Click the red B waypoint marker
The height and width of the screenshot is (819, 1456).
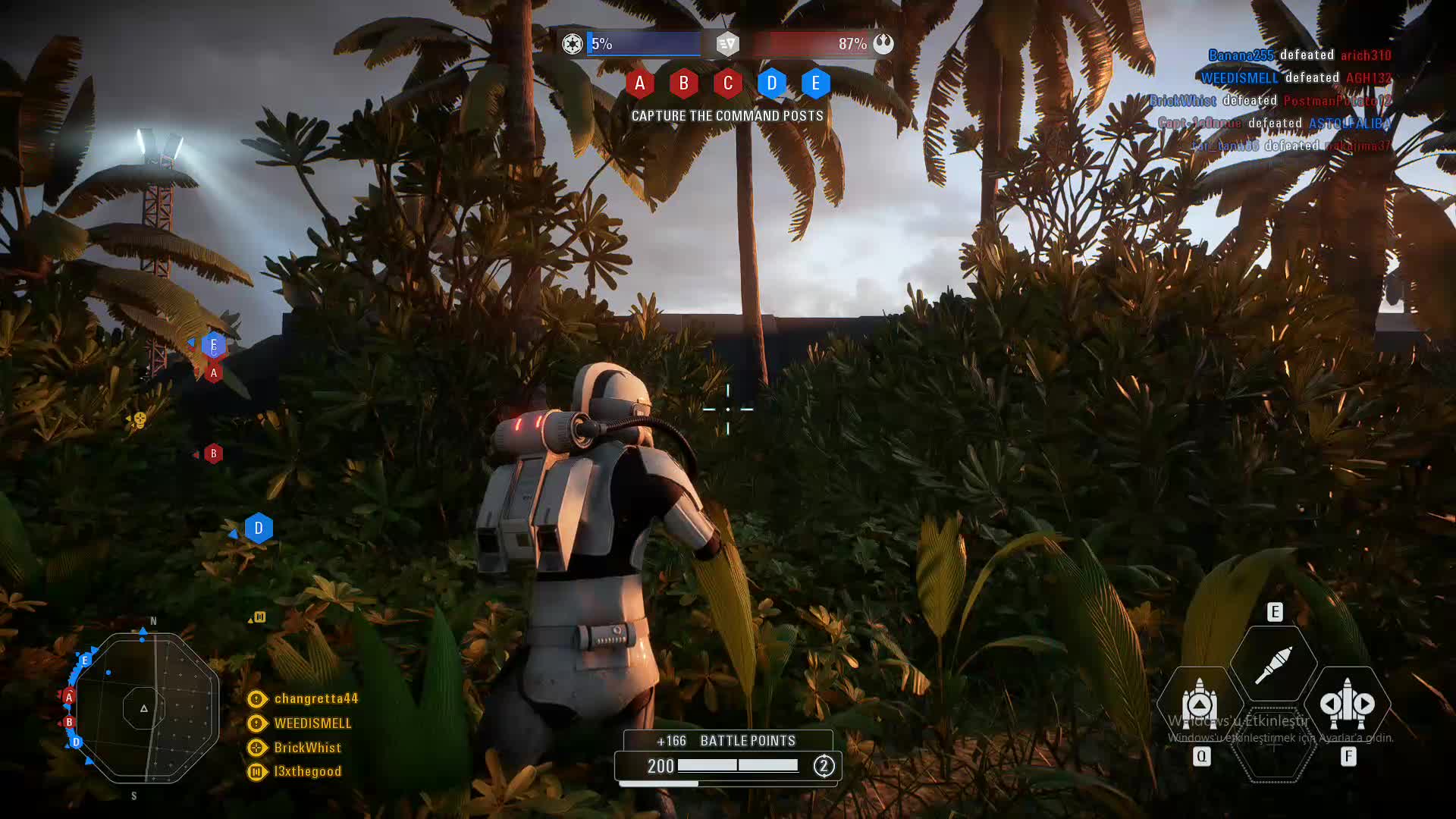[x=213, y=453]
